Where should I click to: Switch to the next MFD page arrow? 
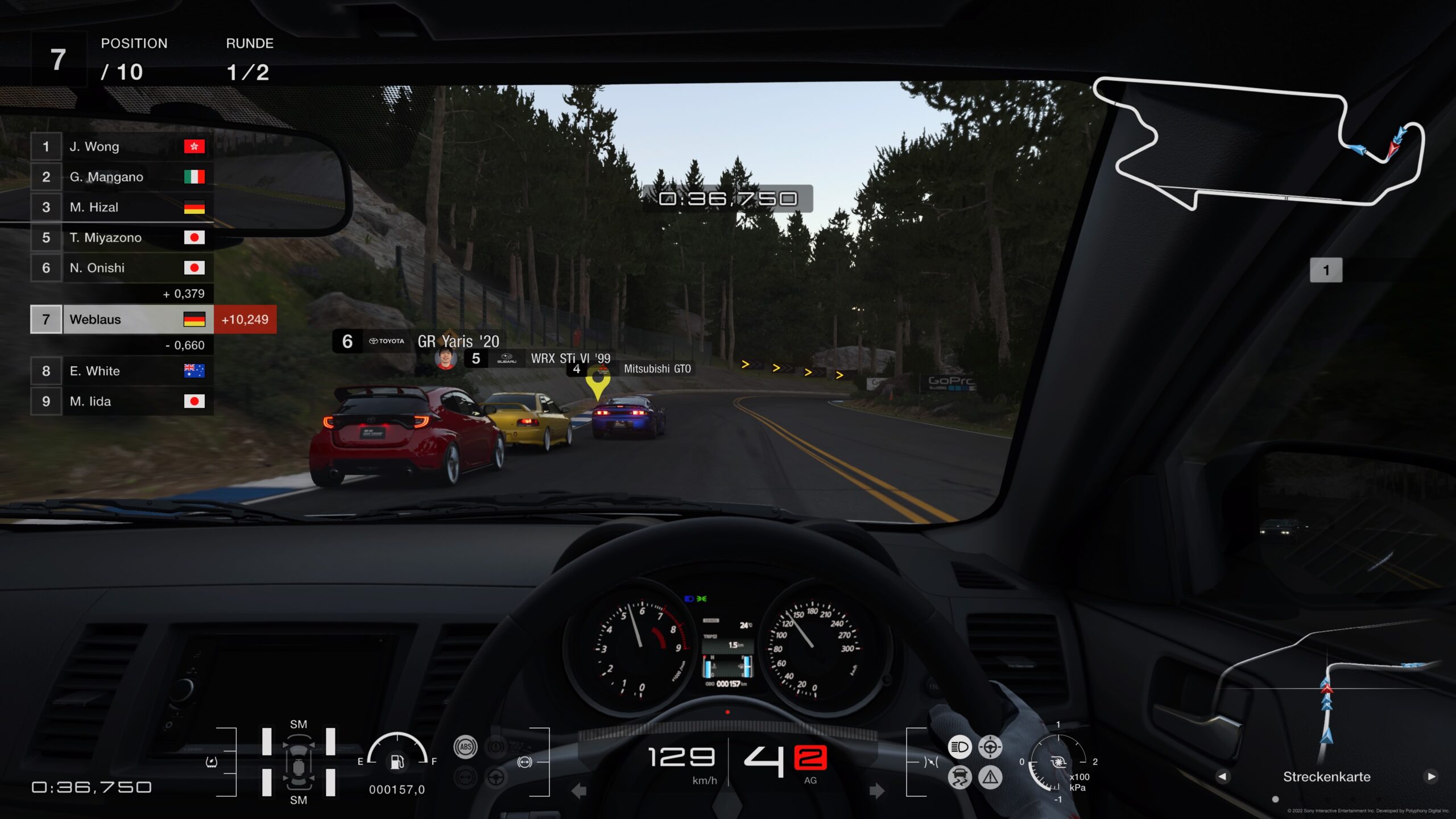pos(1431,776)
